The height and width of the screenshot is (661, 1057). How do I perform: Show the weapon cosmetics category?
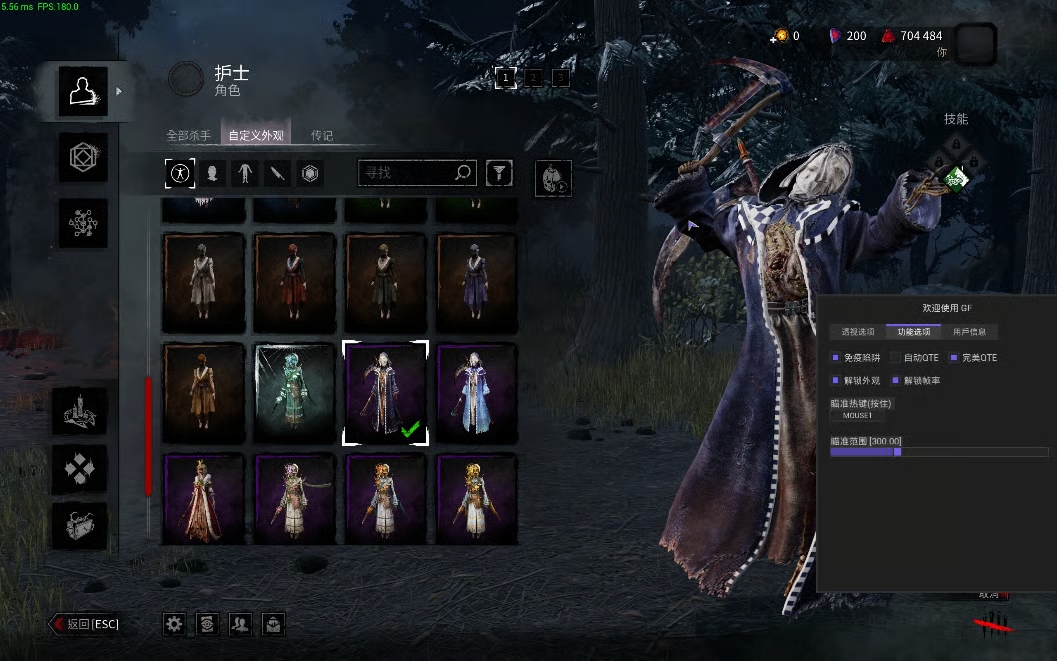[x=278, y=174]
